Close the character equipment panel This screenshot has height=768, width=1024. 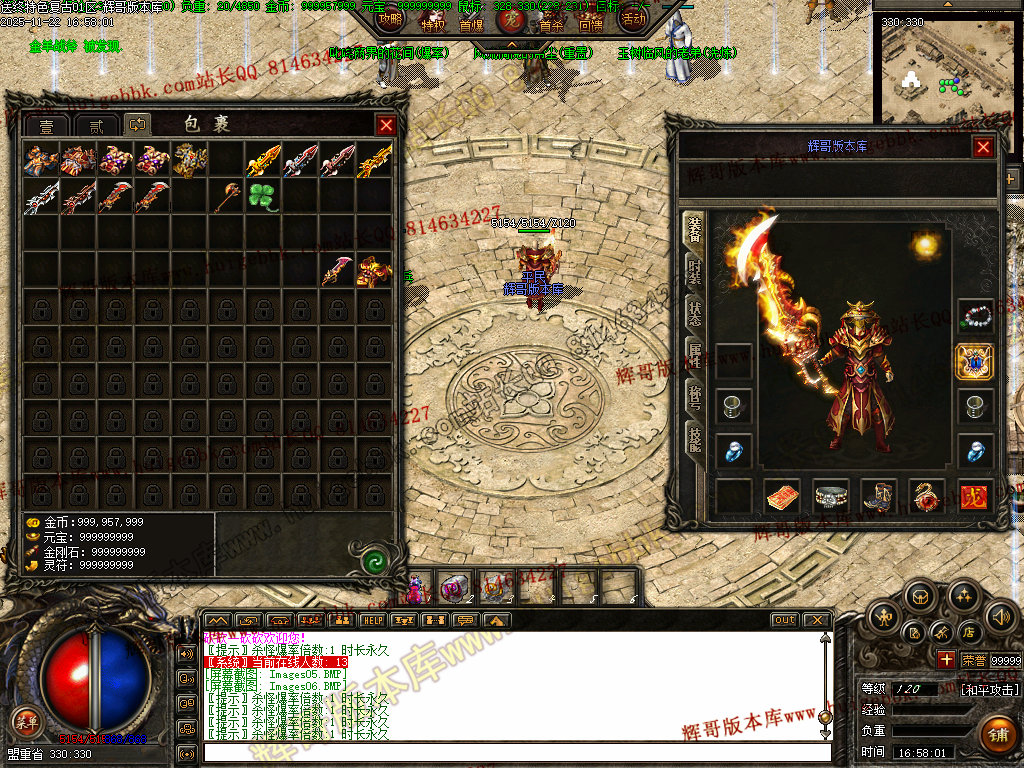click(983, 147)
